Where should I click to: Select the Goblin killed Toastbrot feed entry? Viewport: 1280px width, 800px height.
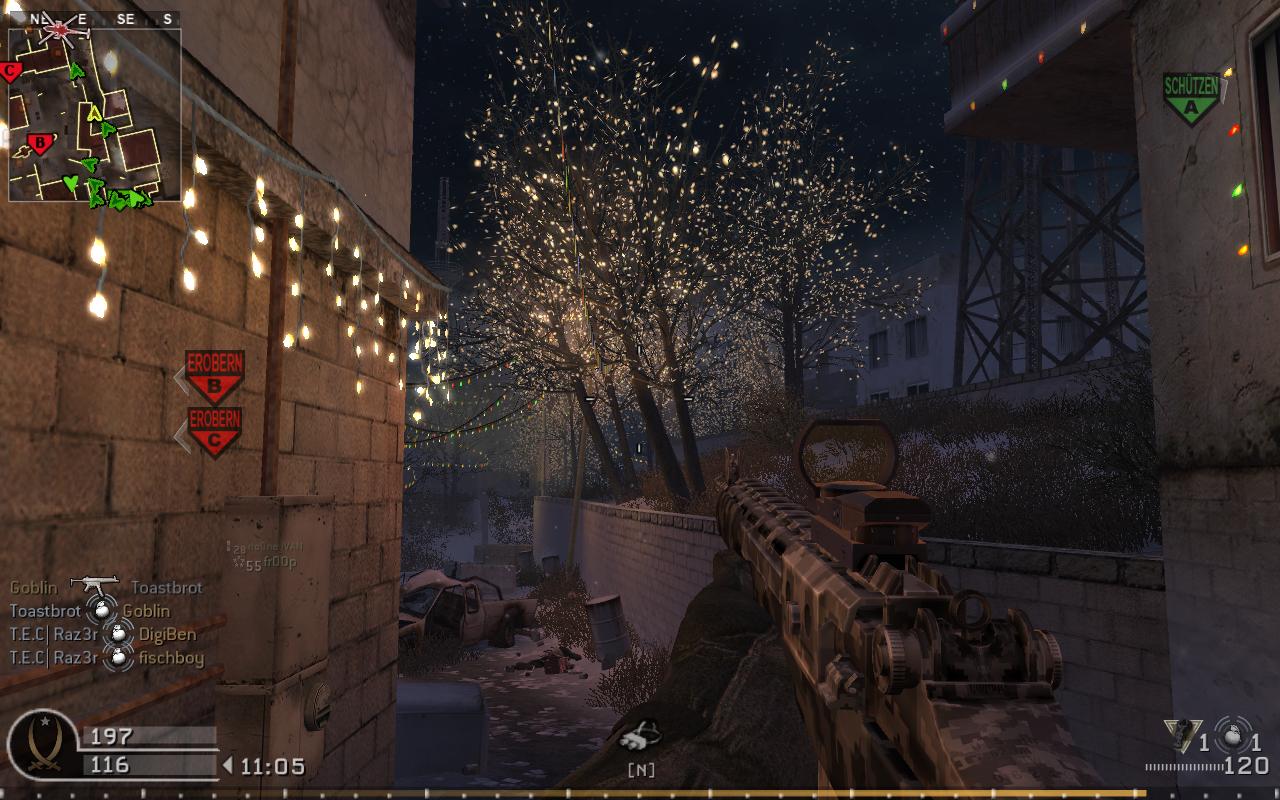pos(105,588)
